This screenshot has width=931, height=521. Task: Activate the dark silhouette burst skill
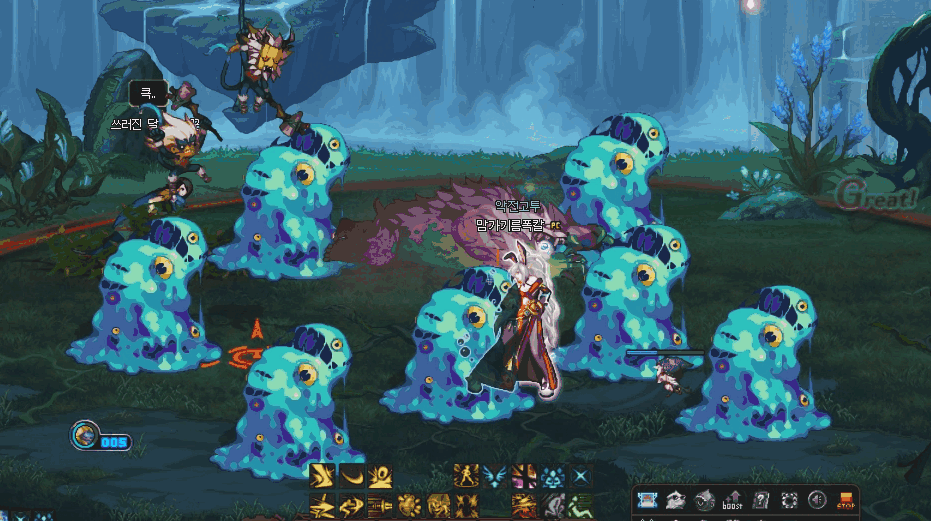466,505
